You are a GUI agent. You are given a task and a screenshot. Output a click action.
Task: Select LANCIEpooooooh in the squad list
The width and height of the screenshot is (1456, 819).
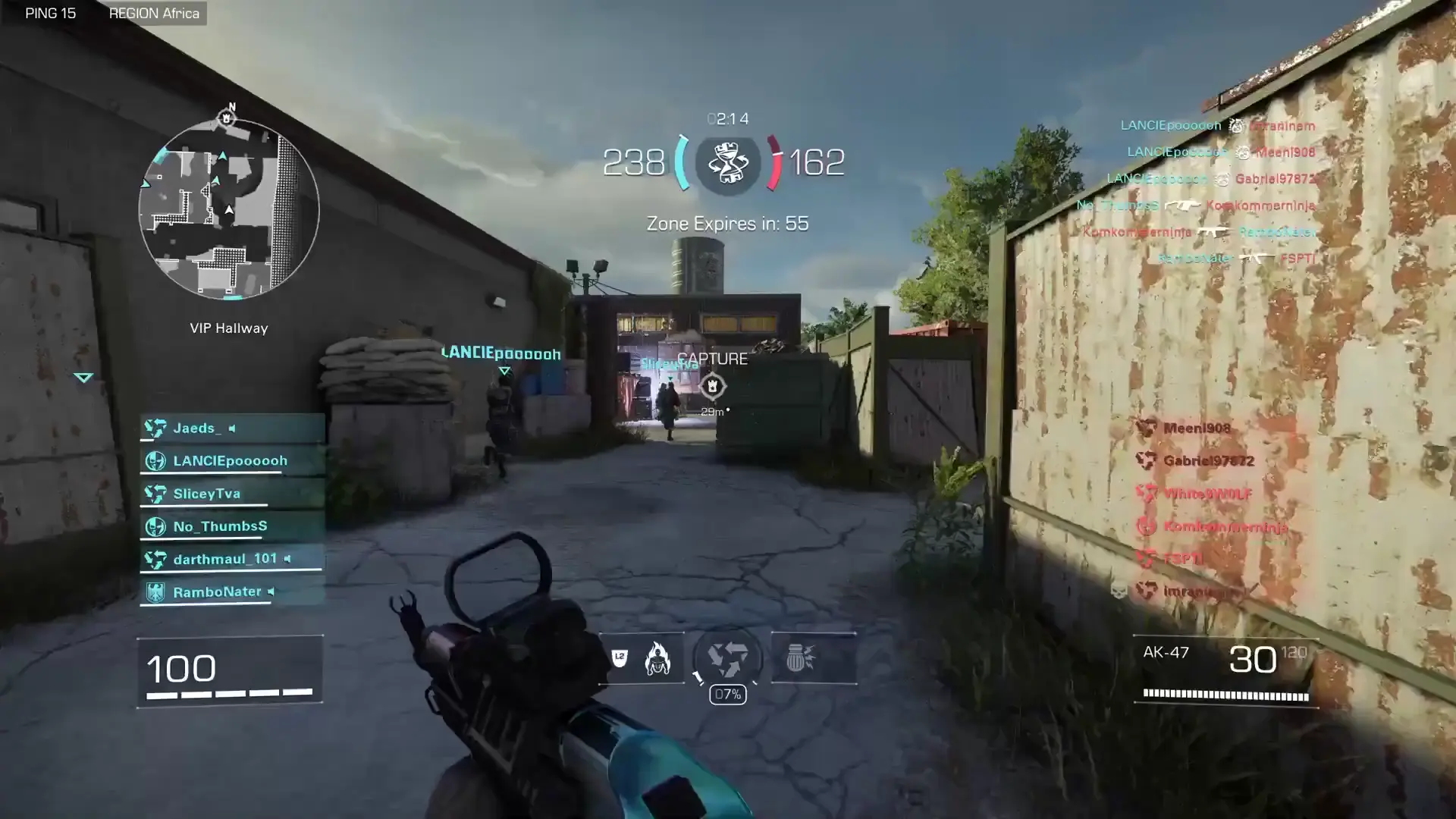tap(229, 460)
